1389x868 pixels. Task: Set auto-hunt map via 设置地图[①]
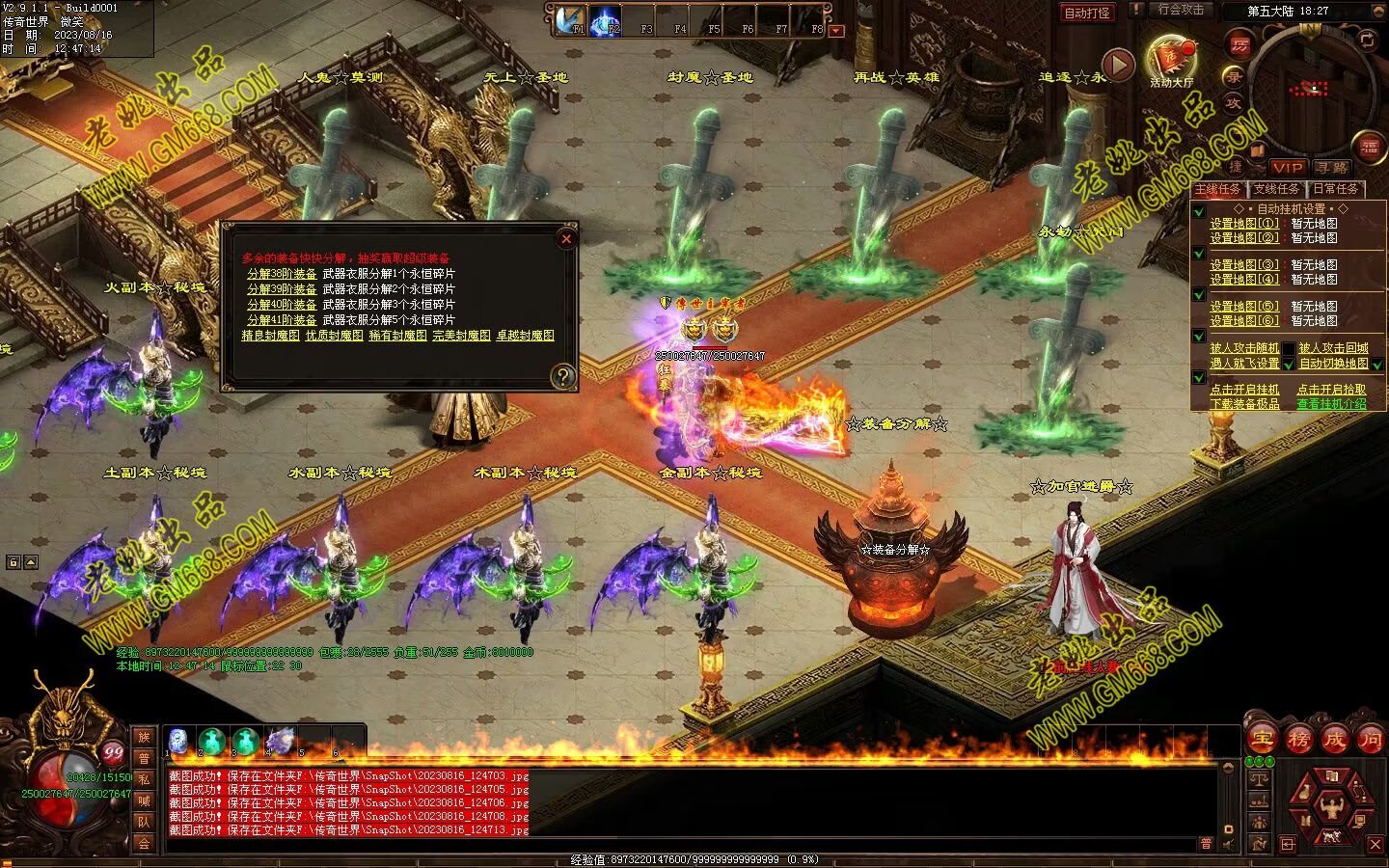pyautogui.click(x=1244, y=223)
